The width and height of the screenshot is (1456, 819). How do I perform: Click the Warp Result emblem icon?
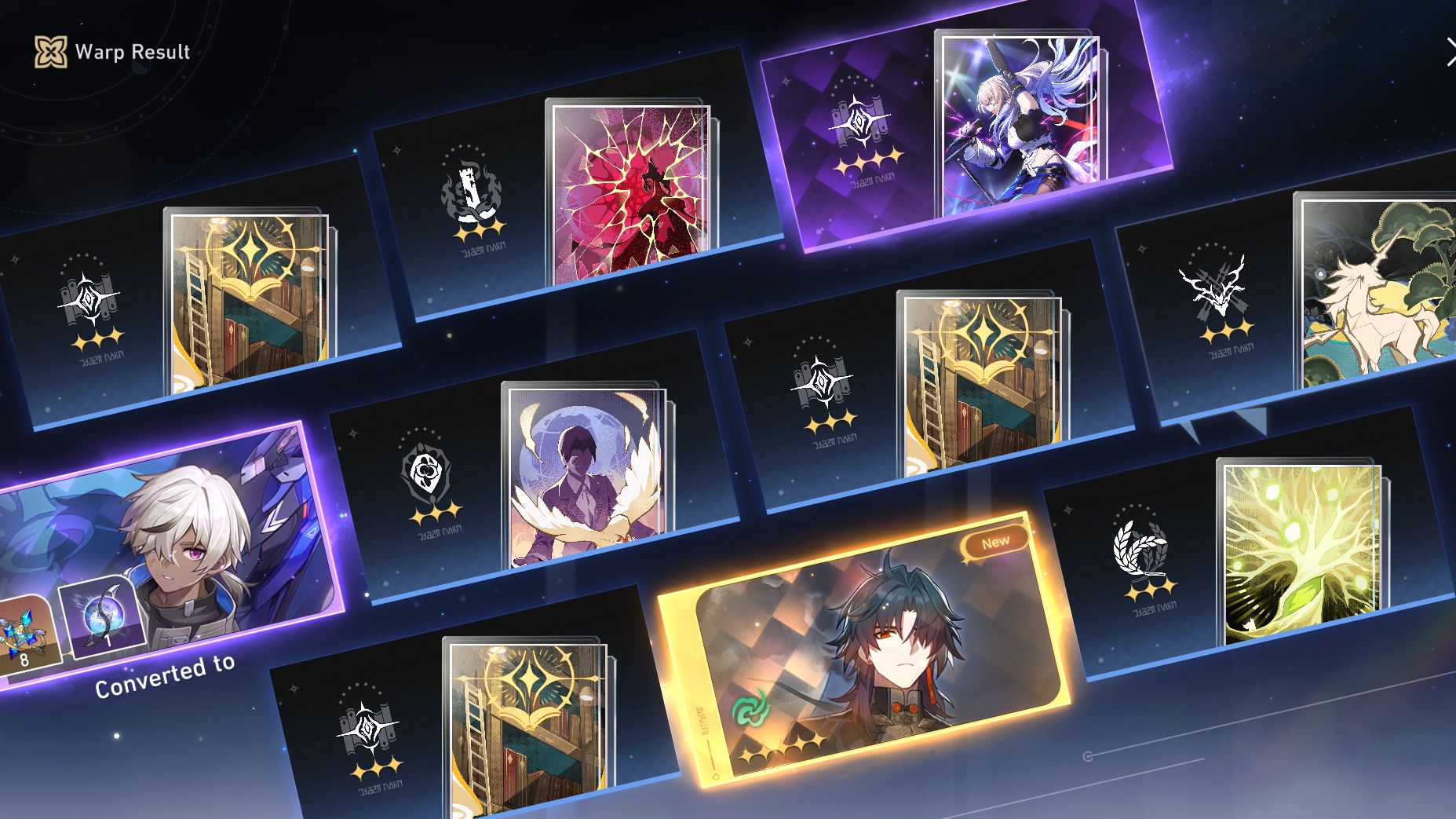(x=49, y=53)
